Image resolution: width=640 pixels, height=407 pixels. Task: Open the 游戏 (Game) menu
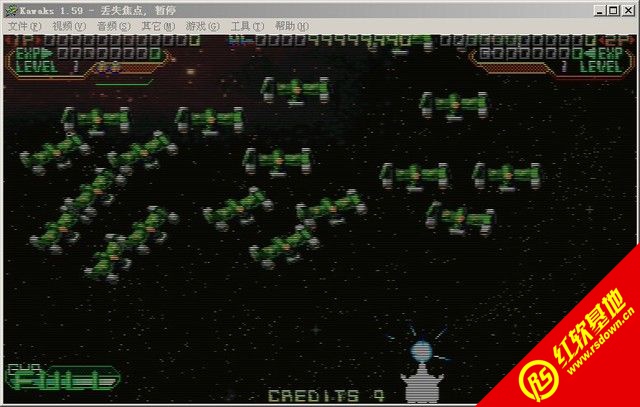(201, 26)
